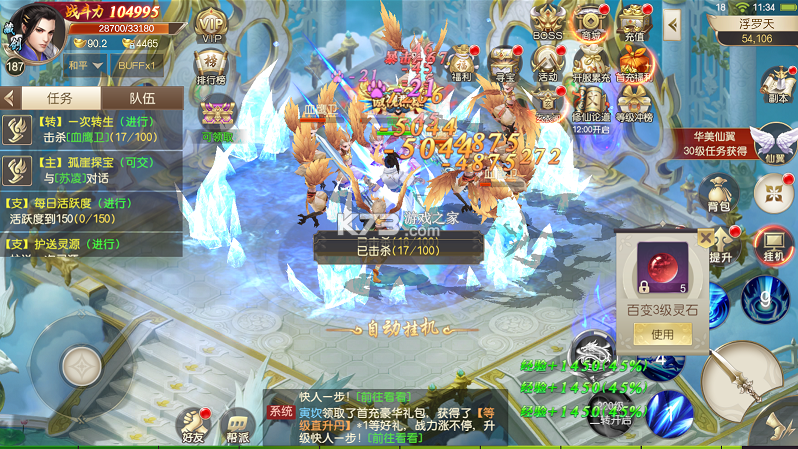798x449 pixels.
Task: Open the 活动 events icon
Action: click(x=547, y=63)
